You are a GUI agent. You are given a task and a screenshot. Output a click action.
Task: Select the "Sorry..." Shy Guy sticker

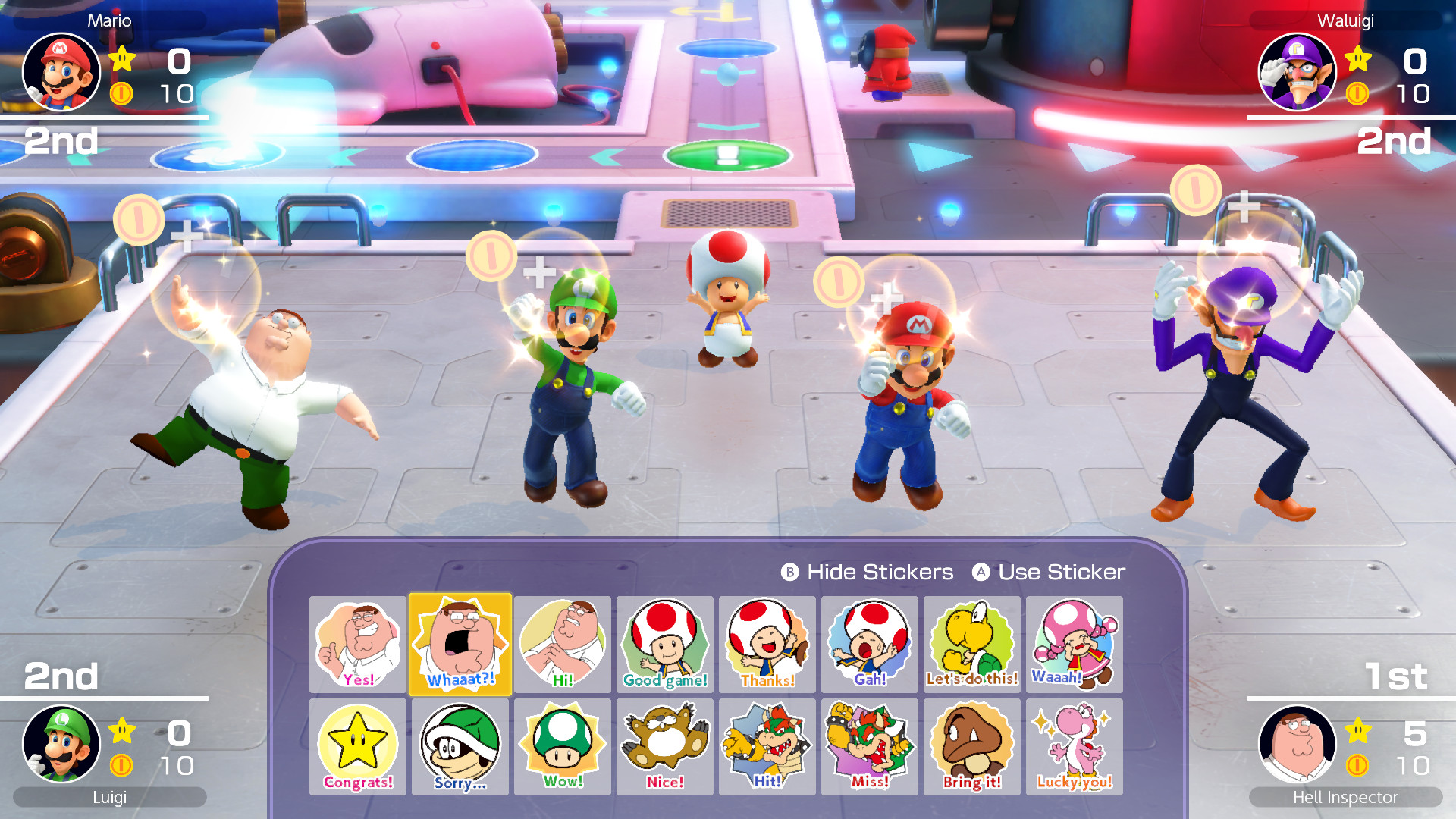[x=460, y=747]
